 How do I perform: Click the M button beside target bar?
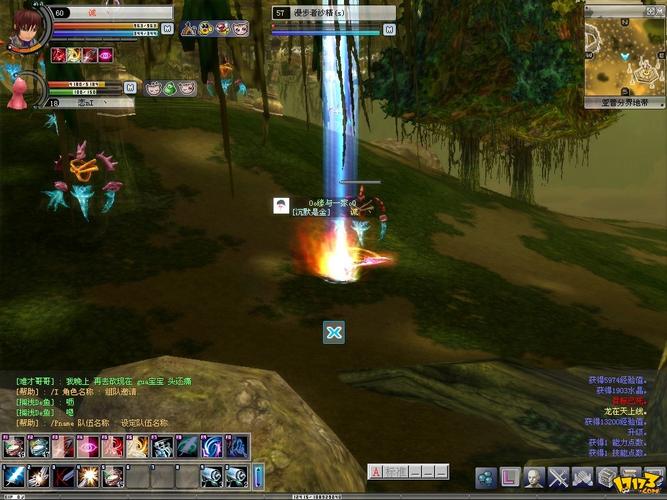pos(389,29)
